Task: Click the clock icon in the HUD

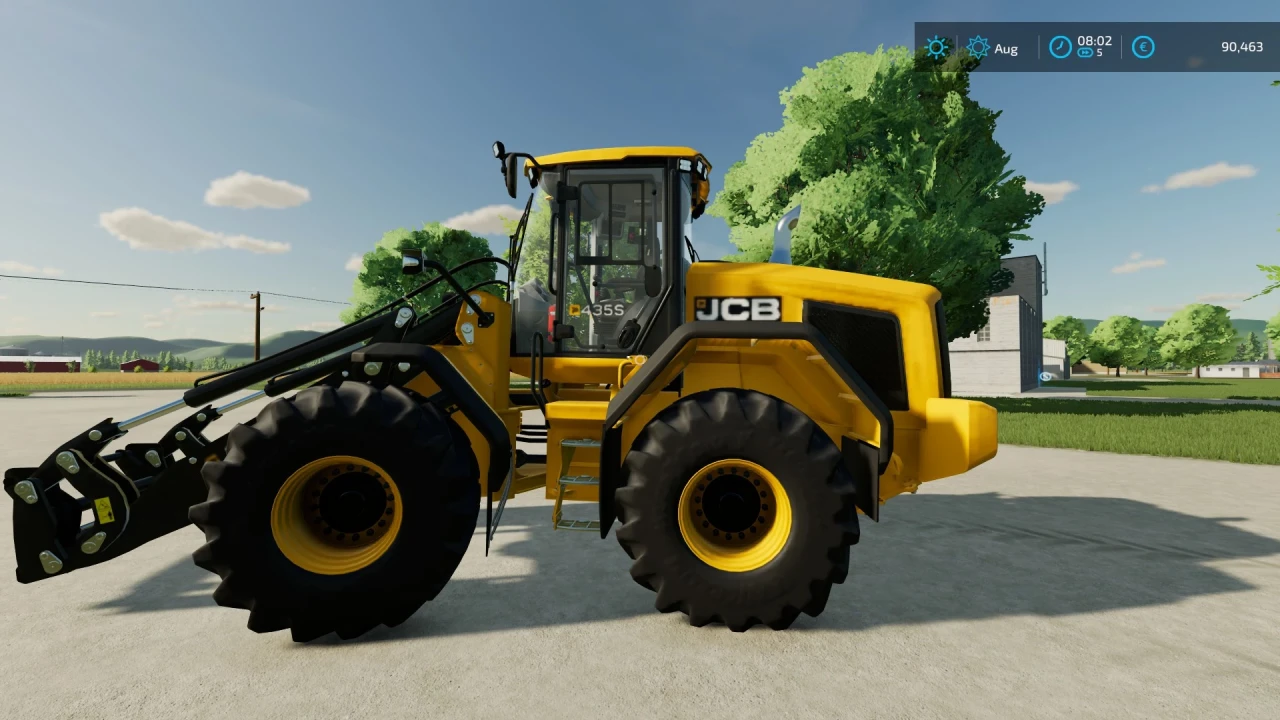Action: (x=1059, y=44)
